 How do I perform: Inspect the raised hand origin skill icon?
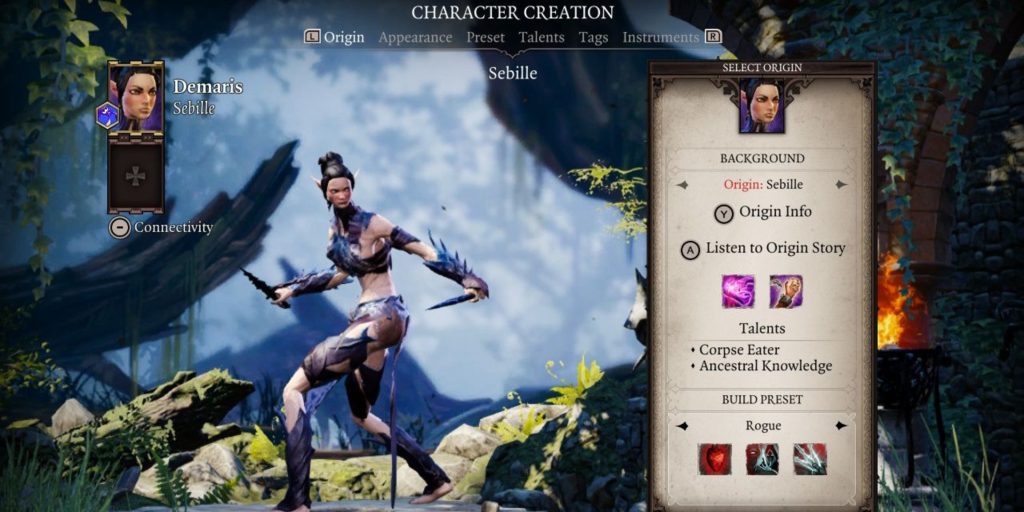point(786,291)
